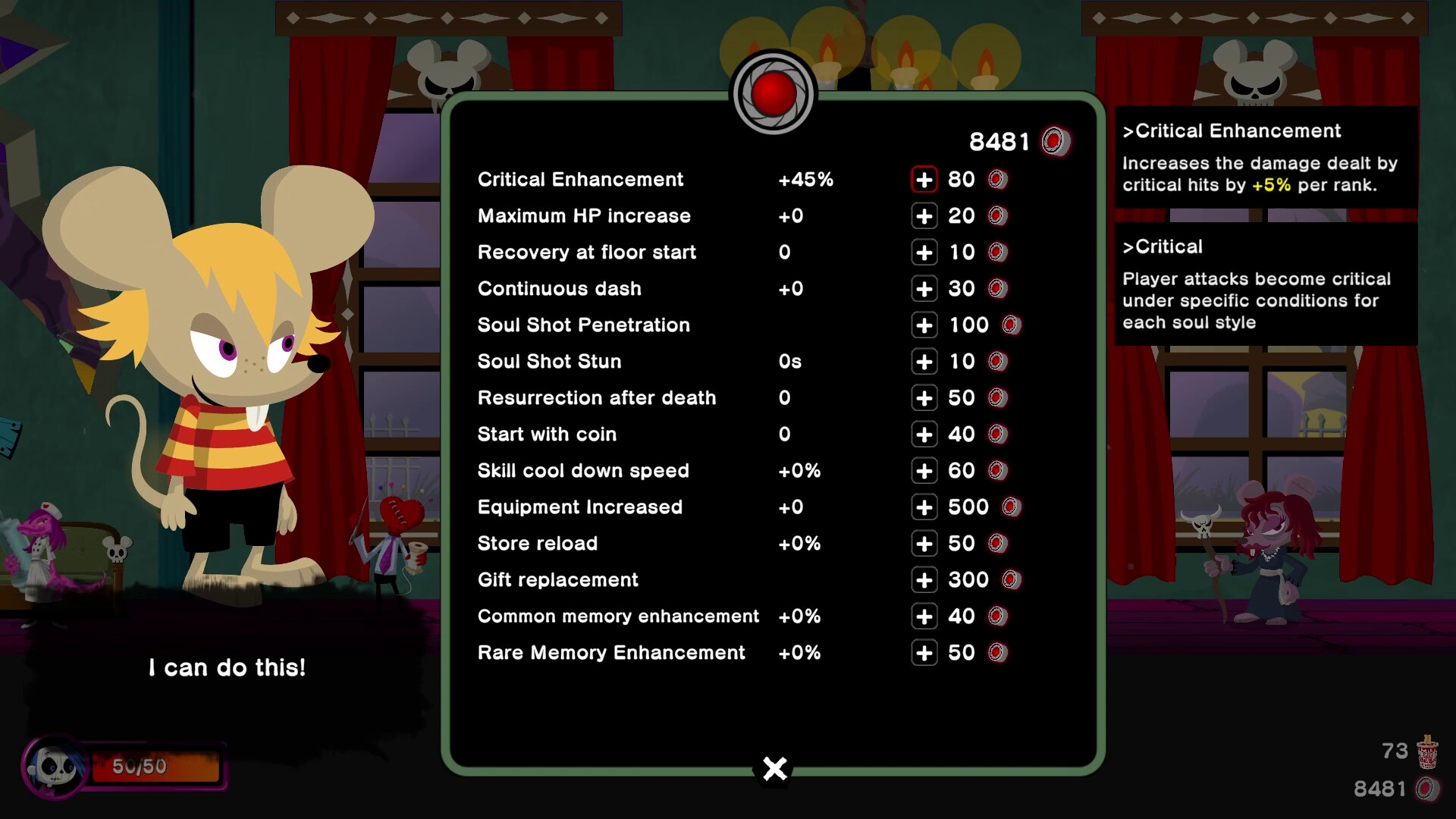1456x819 pixels.
Task: Buy a rank of Skill cool down speed
Action: [924, 470]
